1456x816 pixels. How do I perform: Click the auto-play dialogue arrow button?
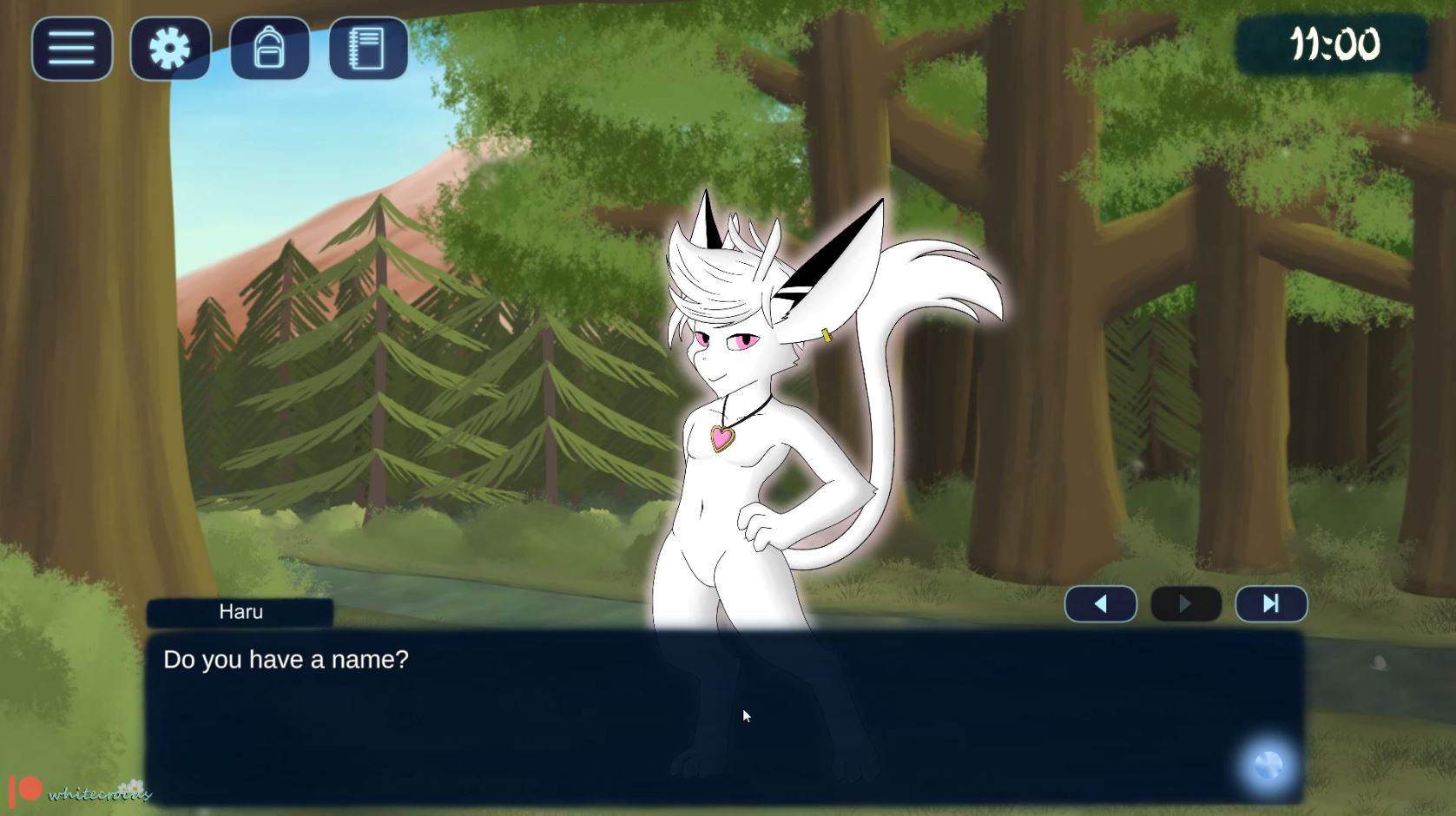point(1185,604)
